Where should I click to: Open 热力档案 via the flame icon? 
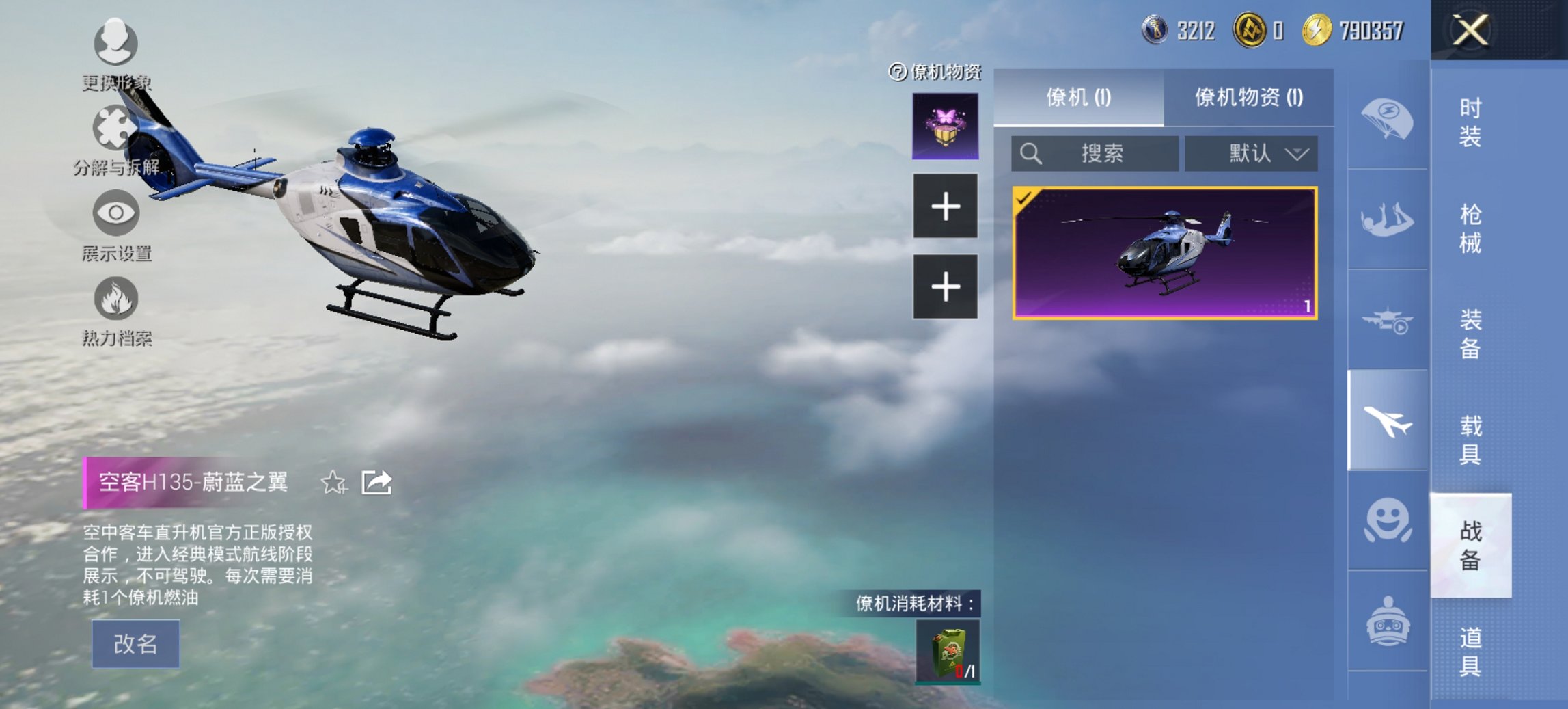point(116,299)
